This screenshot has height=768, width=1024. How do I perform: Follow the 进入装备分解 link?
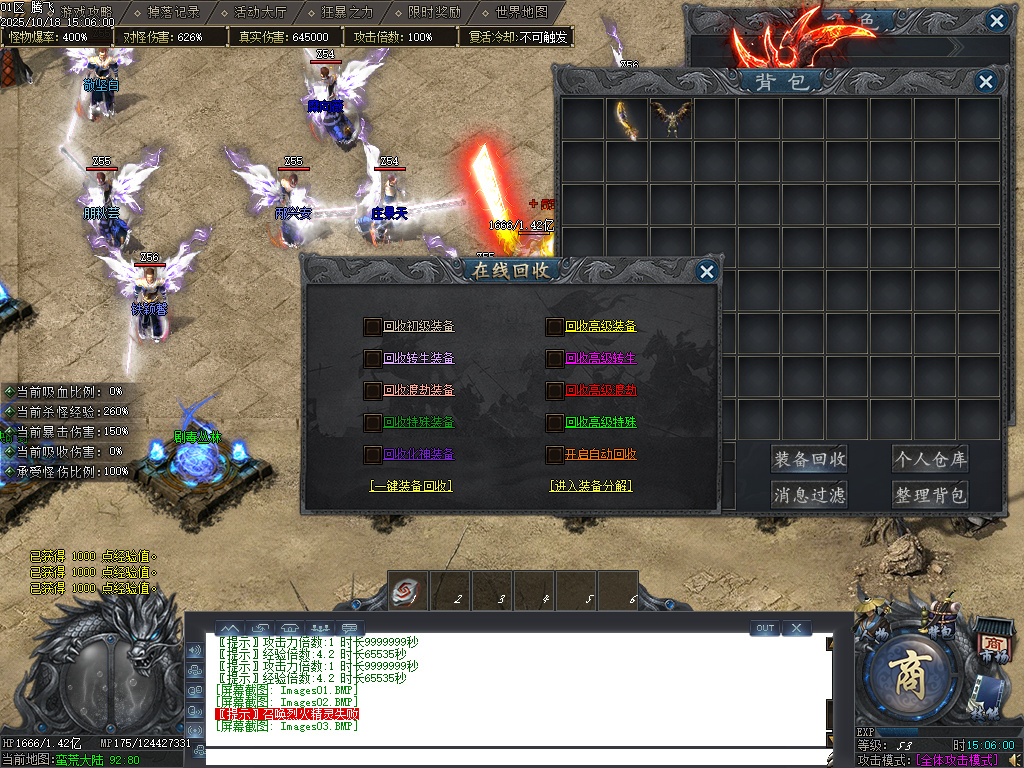click(x=590, y=486)
